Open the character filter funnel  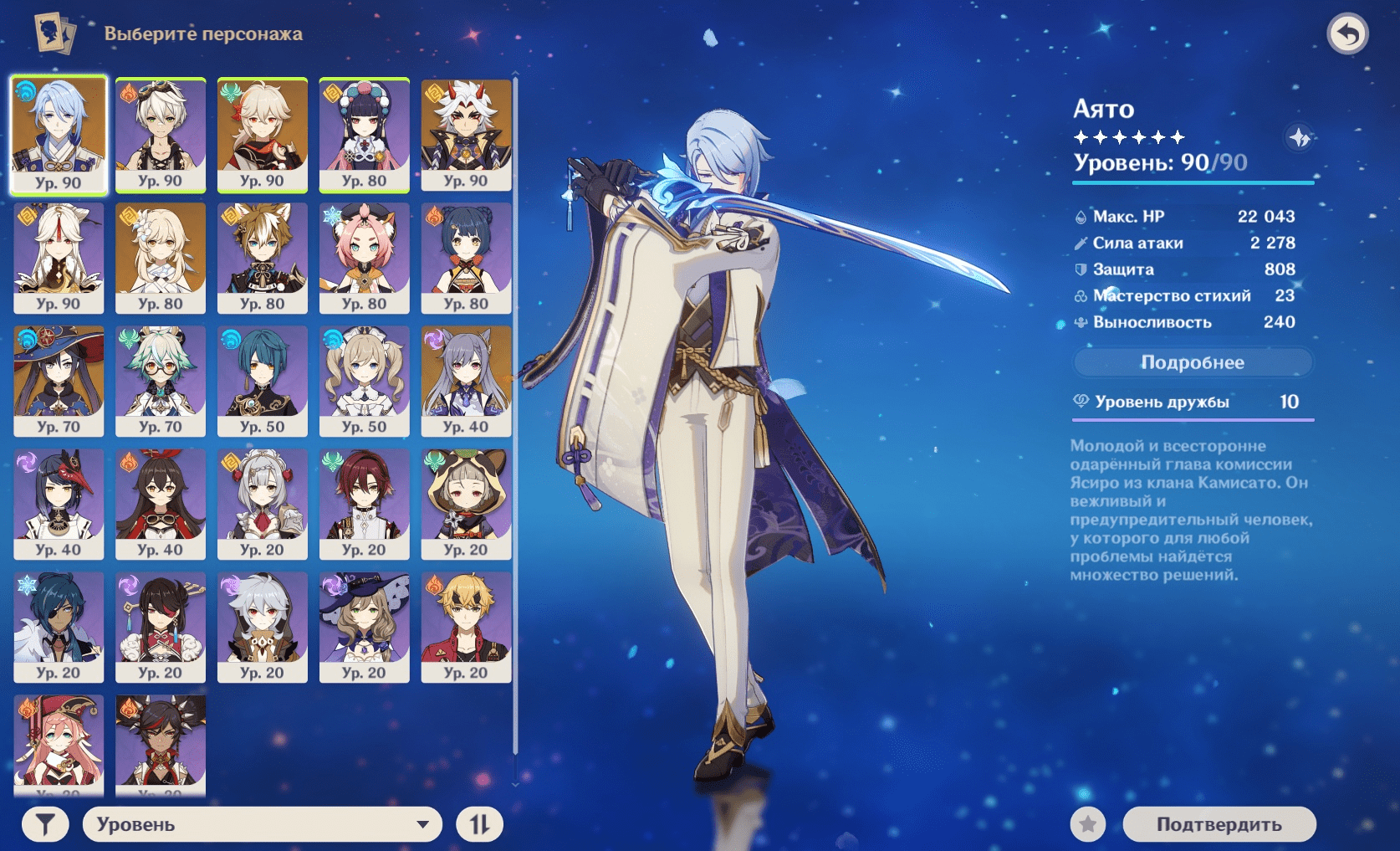[x=45, y=824]
